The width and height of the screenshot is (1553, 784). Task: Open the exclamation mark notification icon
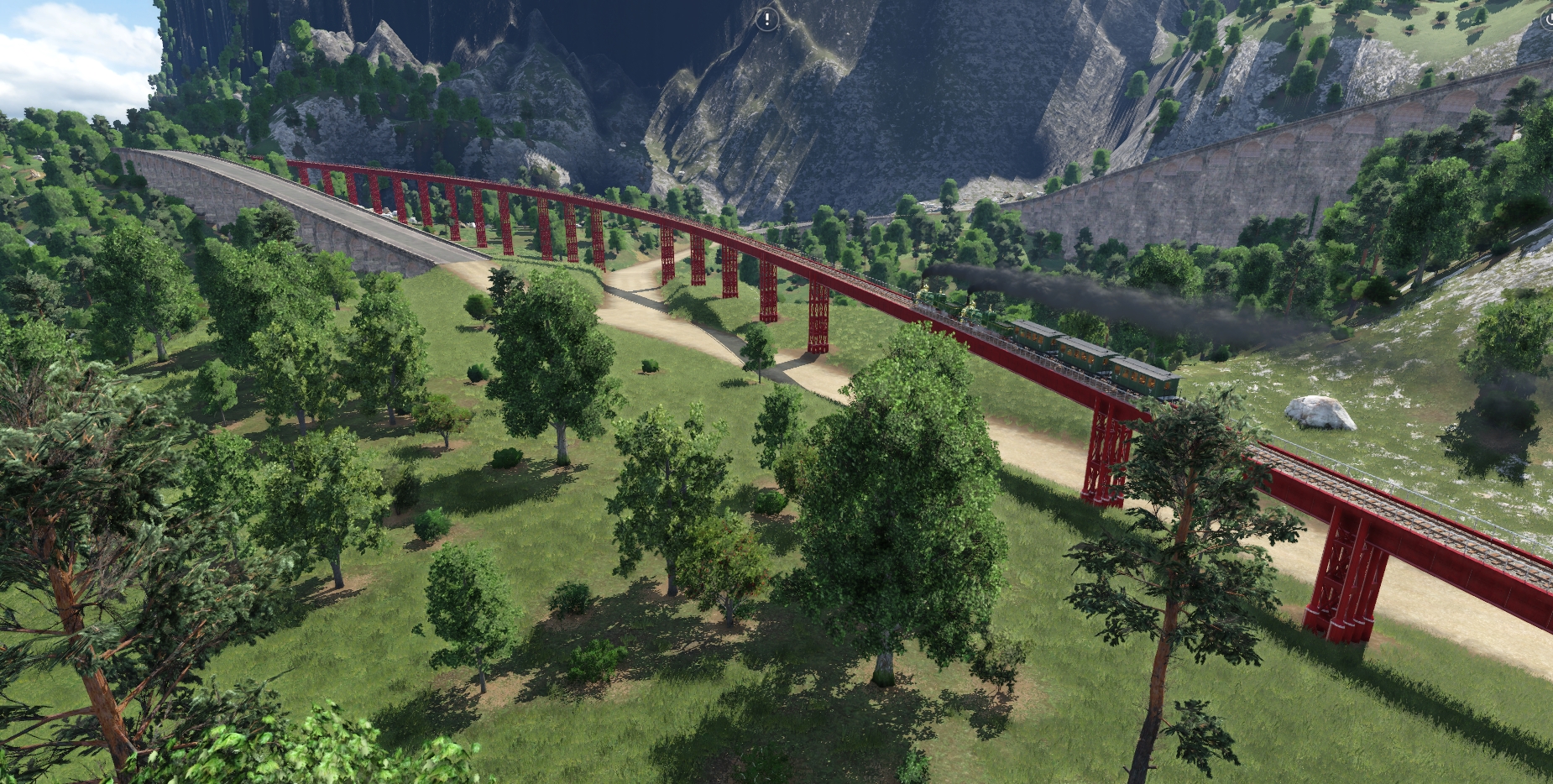point(766,20)
